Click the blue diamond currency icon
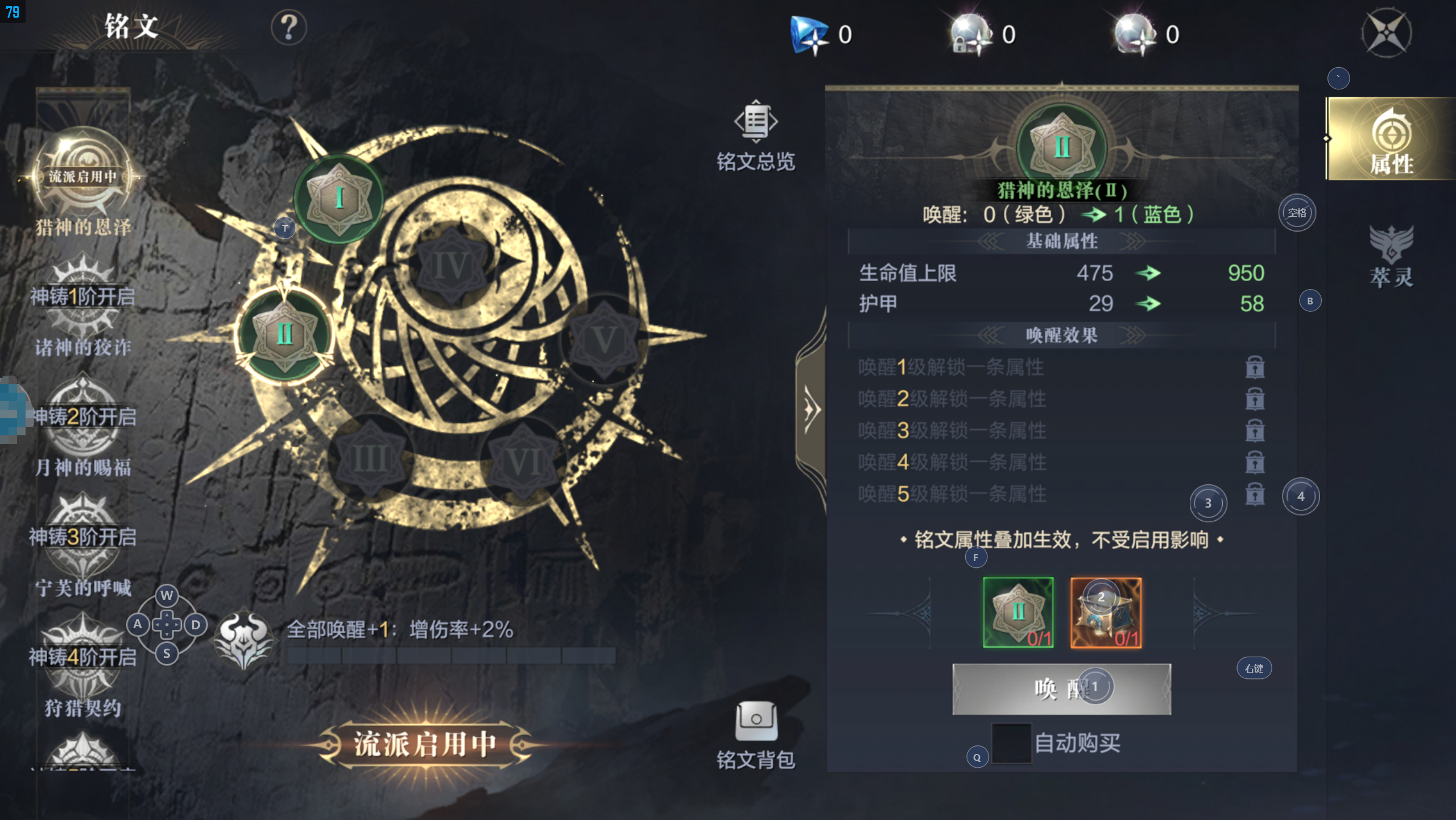1456x820 pixels. [x=810, y=33]
